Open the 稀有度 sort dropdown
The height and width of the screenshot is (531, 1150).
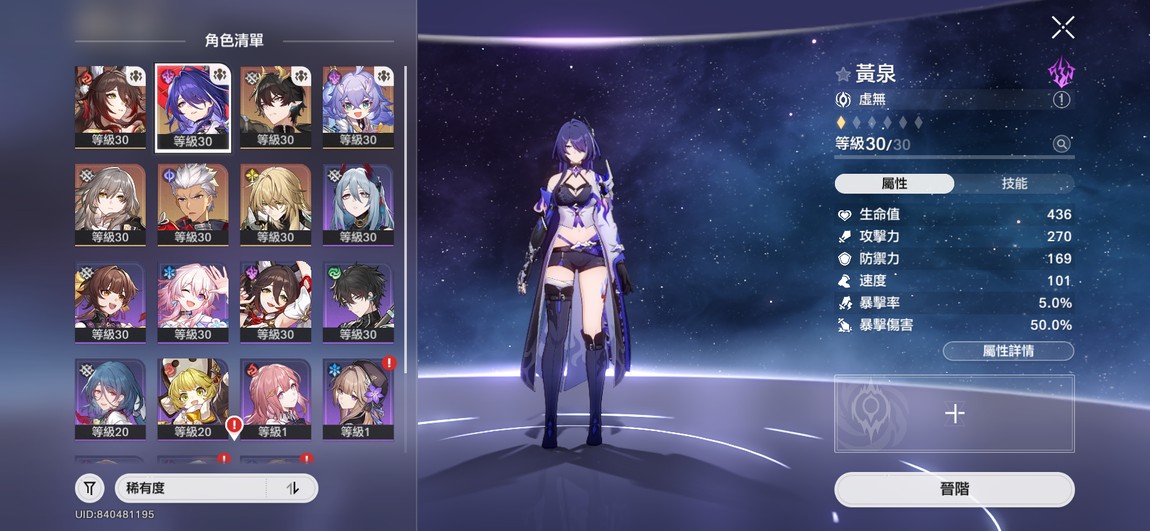[191, 488]
